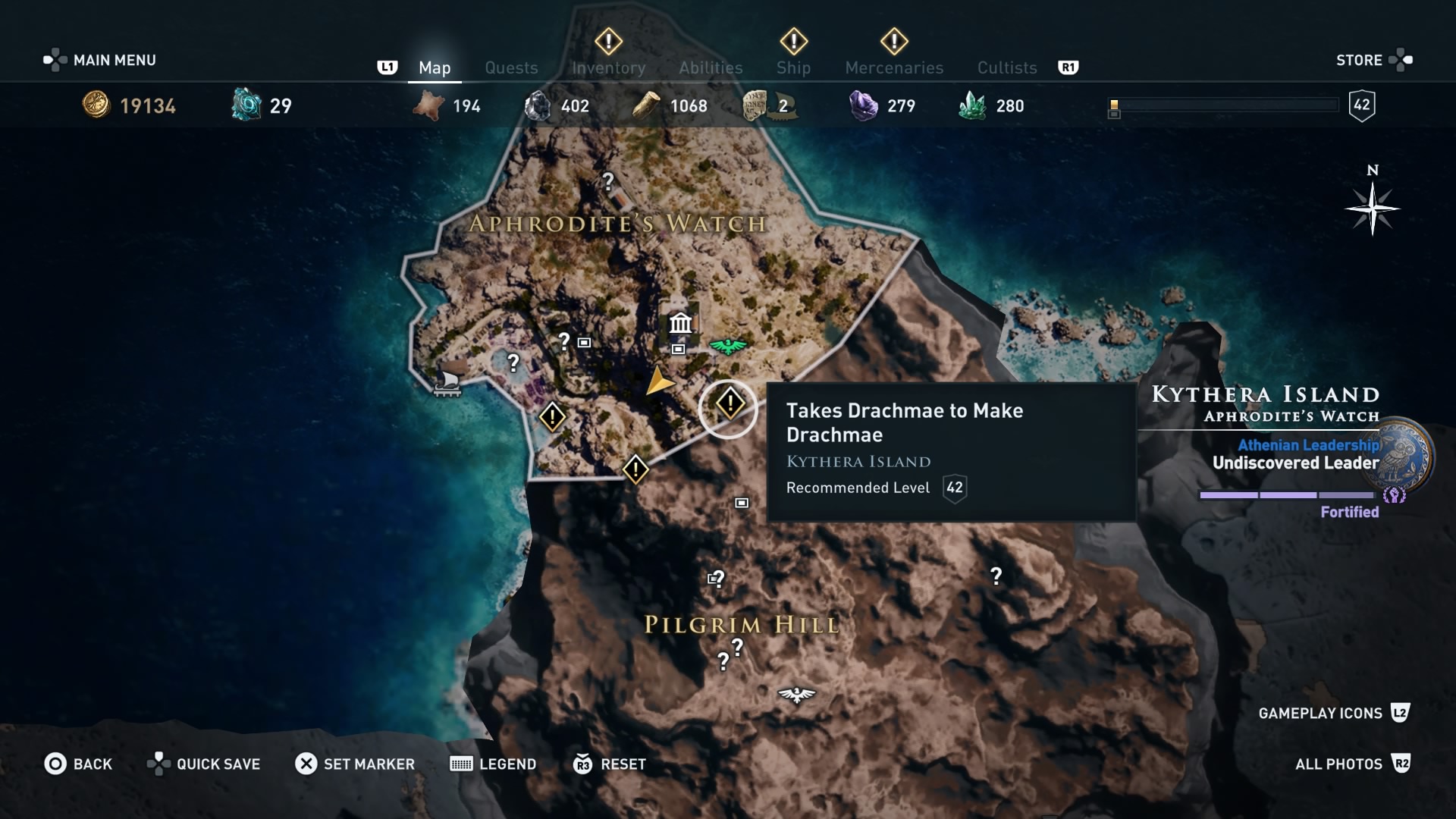Choose the green eagle synchronization point
The image size is (1456, 819).
click(x=728, y=347)
